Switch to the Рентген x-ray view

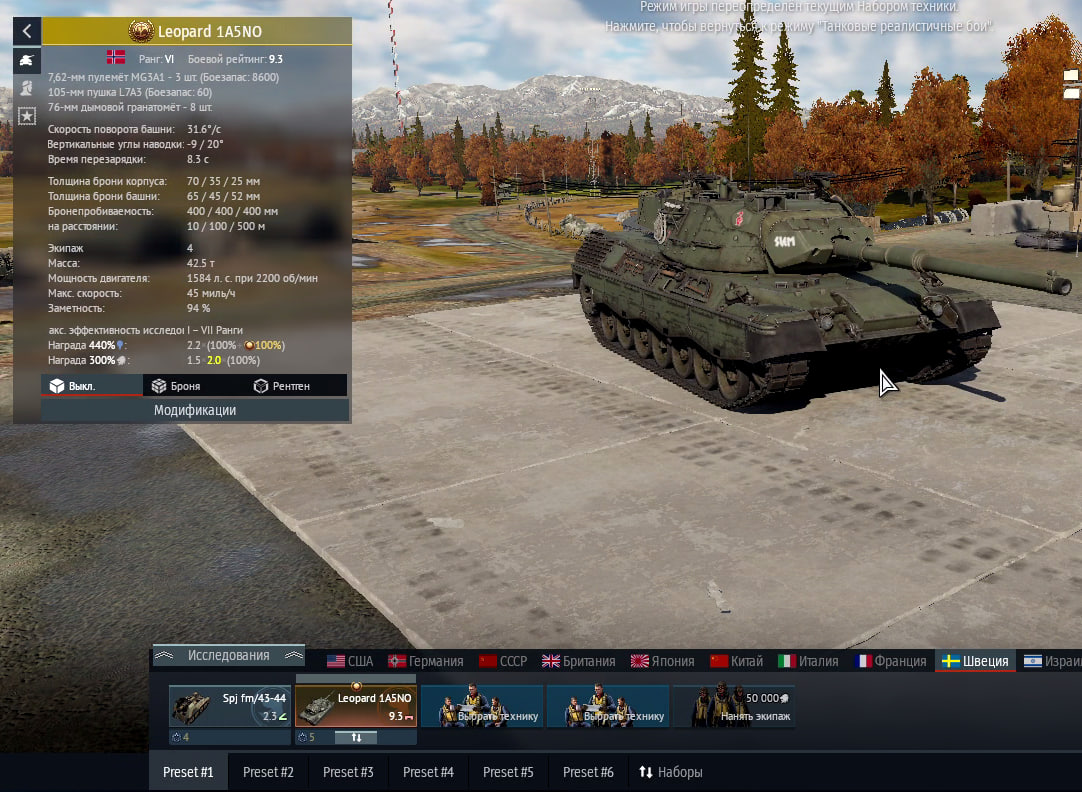[281, 386]
